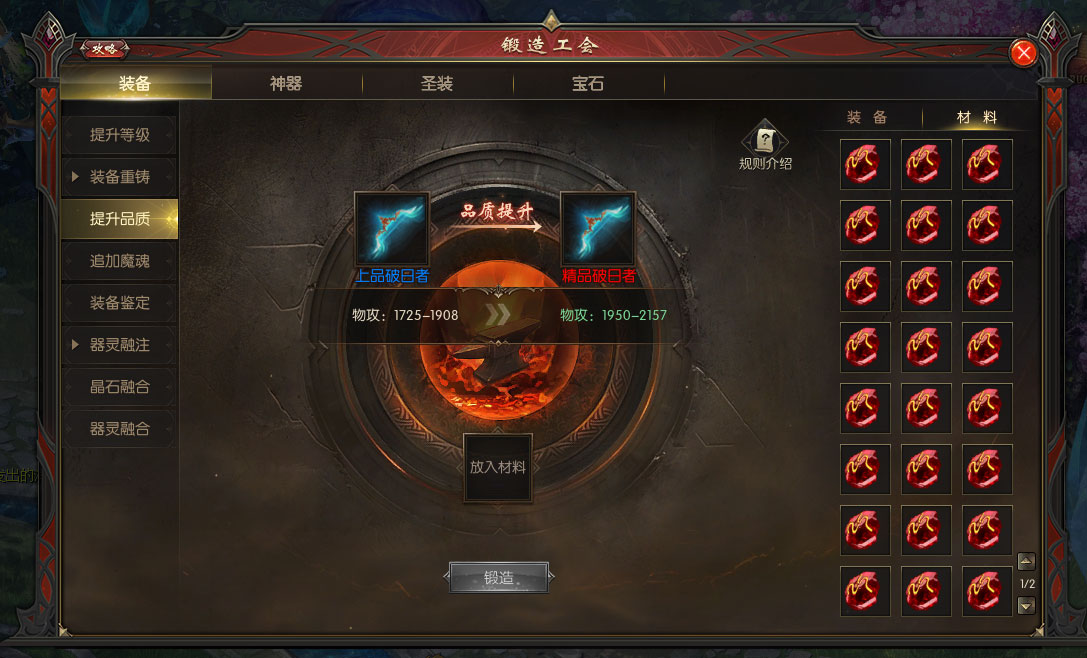
Task: Open the 宝石 tab
Action: (x=588, y=84)
